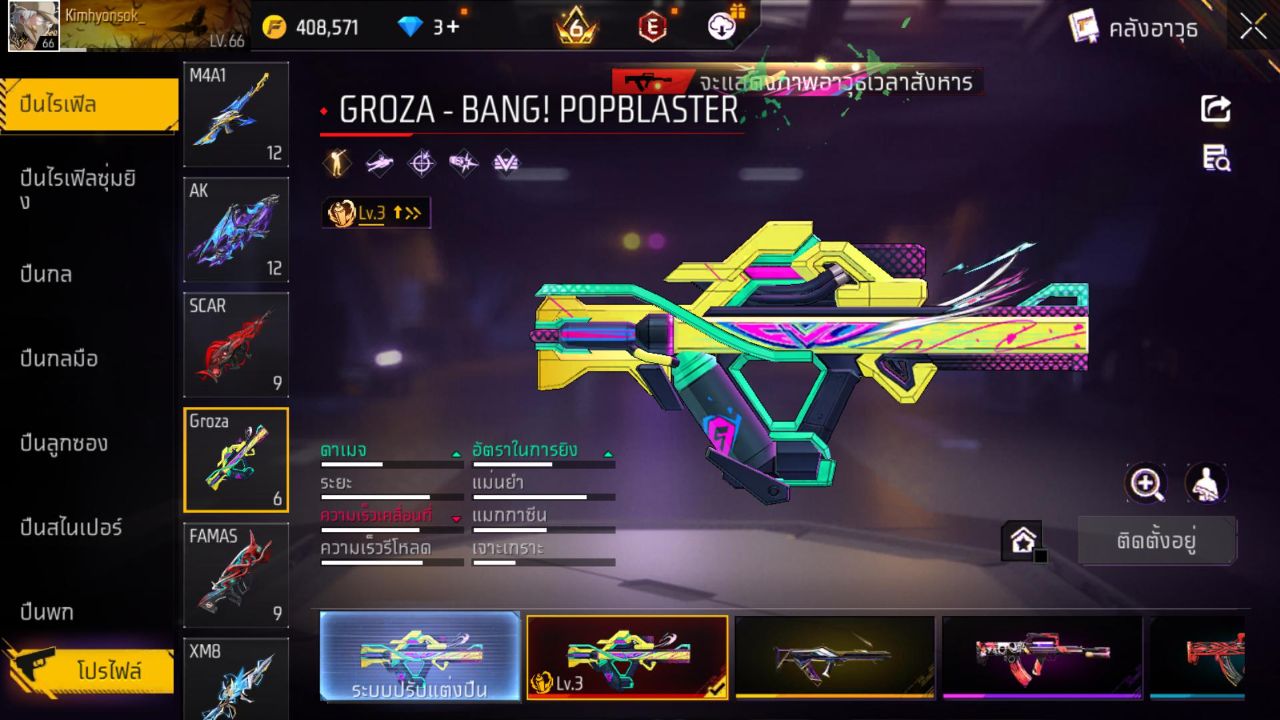Switch to the sniper rifle category tab
Image resolution: width=1280 pixels, height=720 pixels.
point(70,528)
